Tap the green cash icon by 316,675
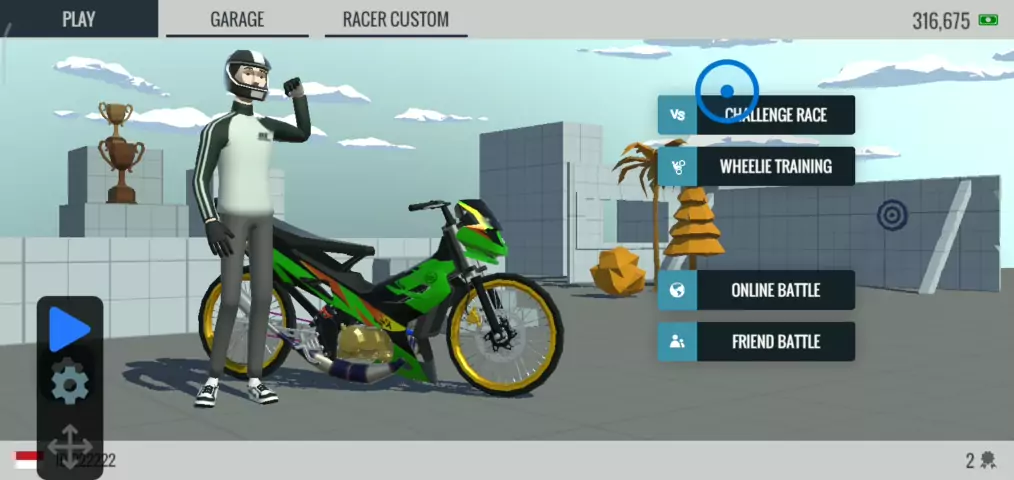 click(x=988, y=20)
